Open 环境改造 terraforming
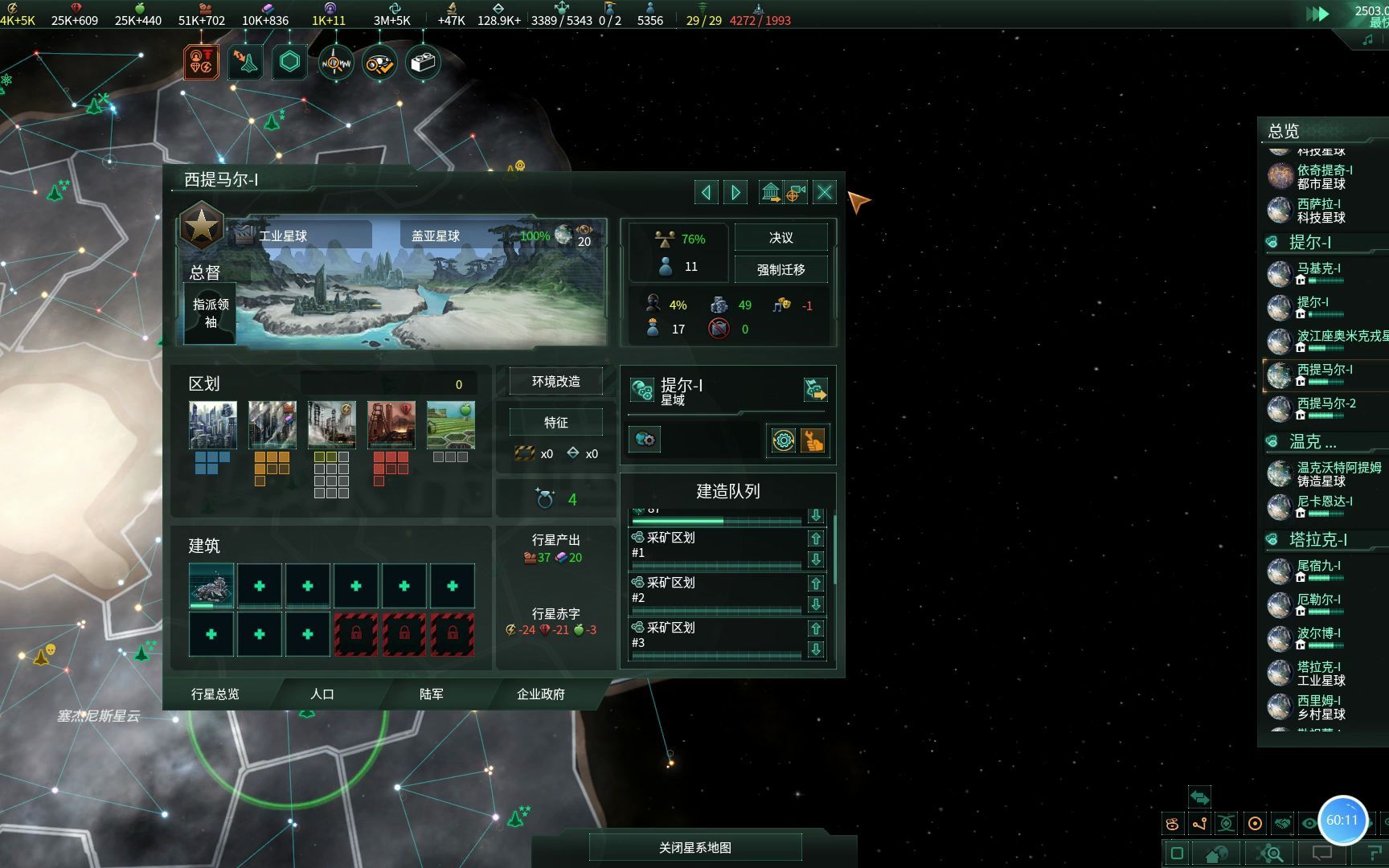Image resolution: width=1389 pixels, height=868 pixels. tap(555, 382)
